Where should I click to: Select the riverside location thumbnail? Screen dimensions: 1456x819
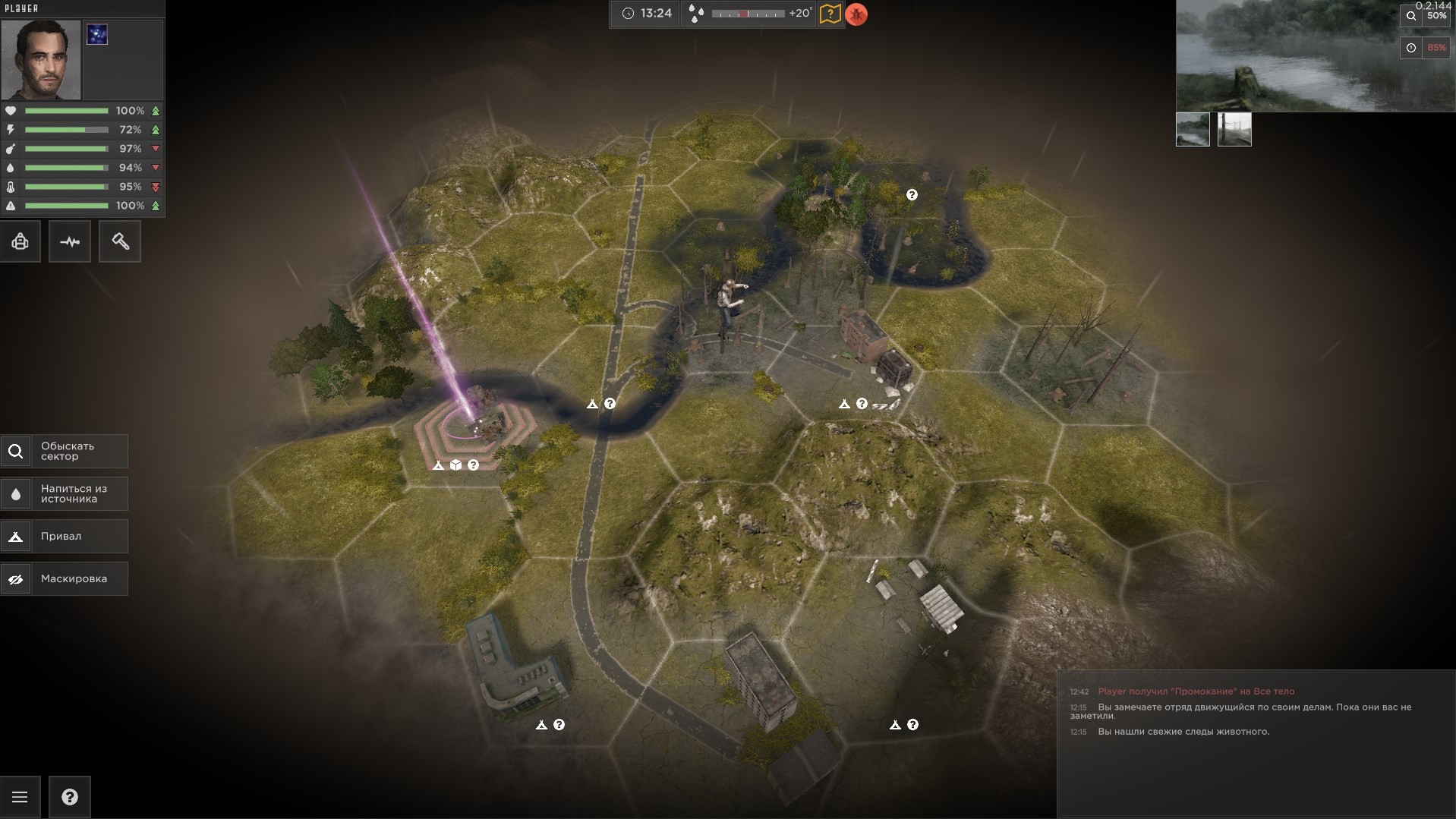(x=1193, y=130)
